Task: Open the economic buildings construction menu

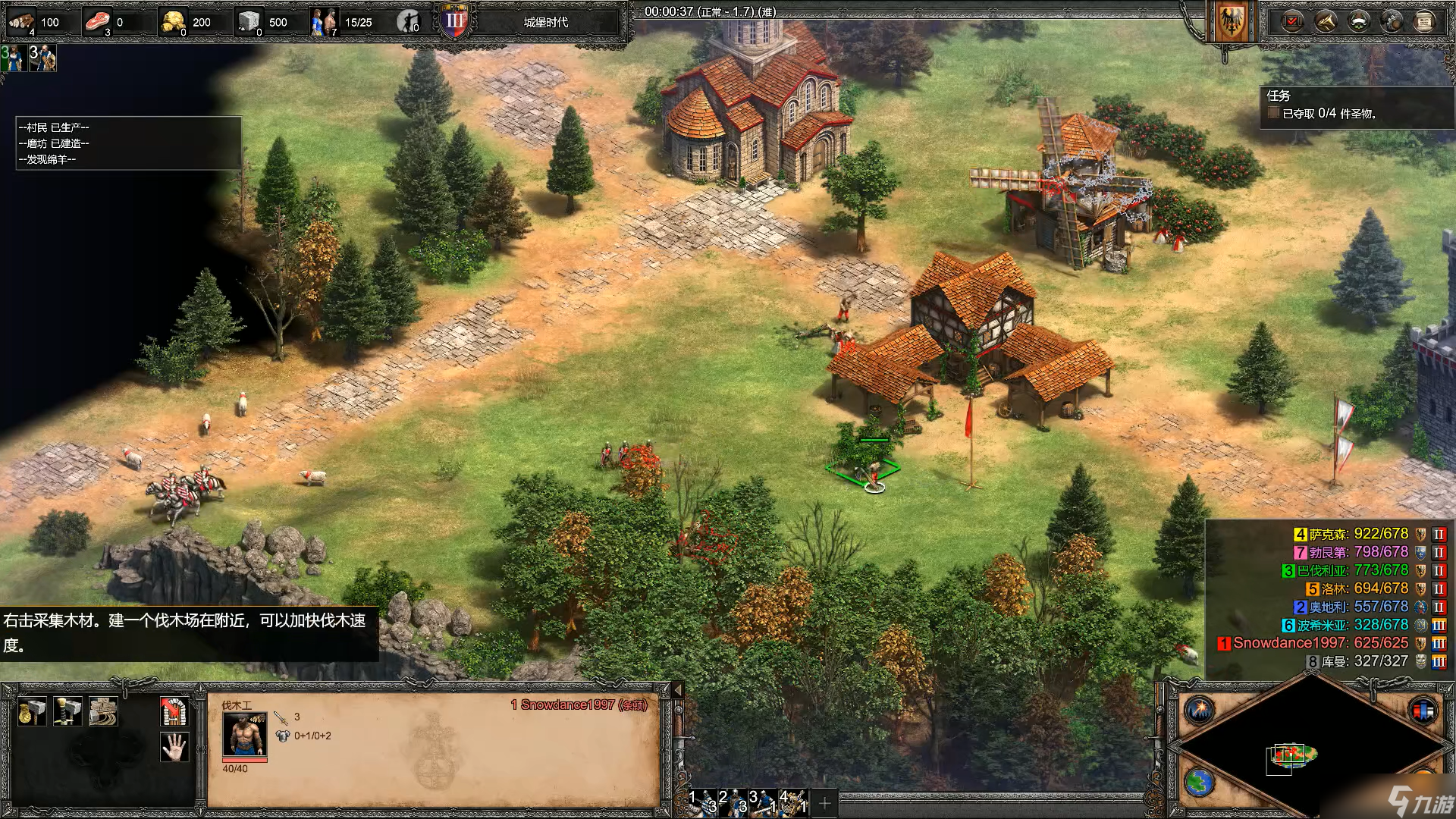Action: pyautogui.click(x=32, y=712)
